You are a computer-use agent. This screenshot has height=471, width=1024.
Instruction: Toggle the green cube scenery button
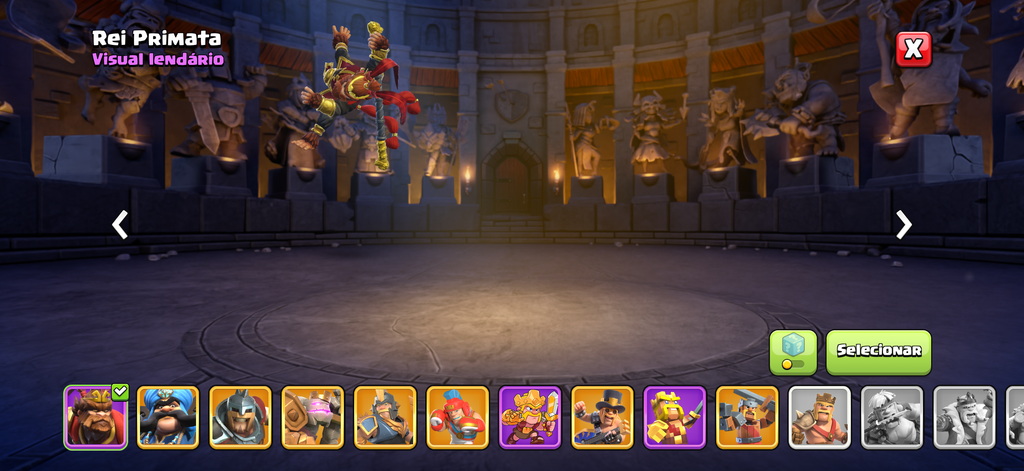[792, 352]
